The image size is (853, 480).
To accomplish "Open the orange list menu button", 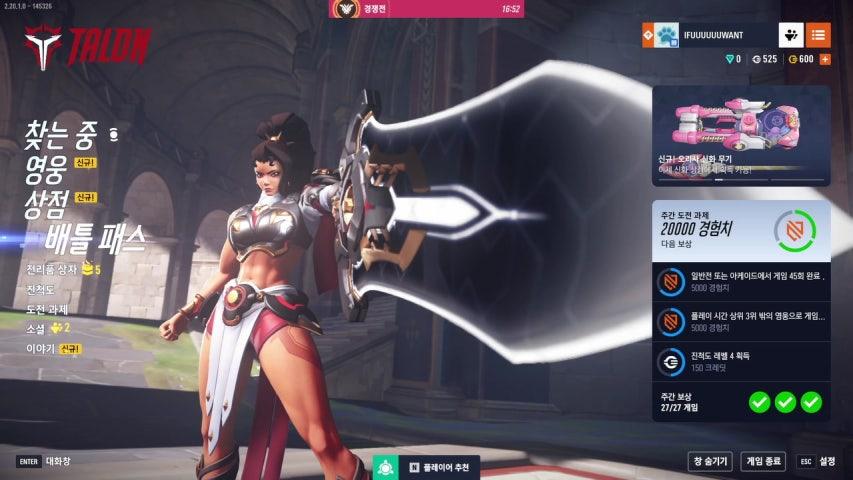I will pos(818,35).
